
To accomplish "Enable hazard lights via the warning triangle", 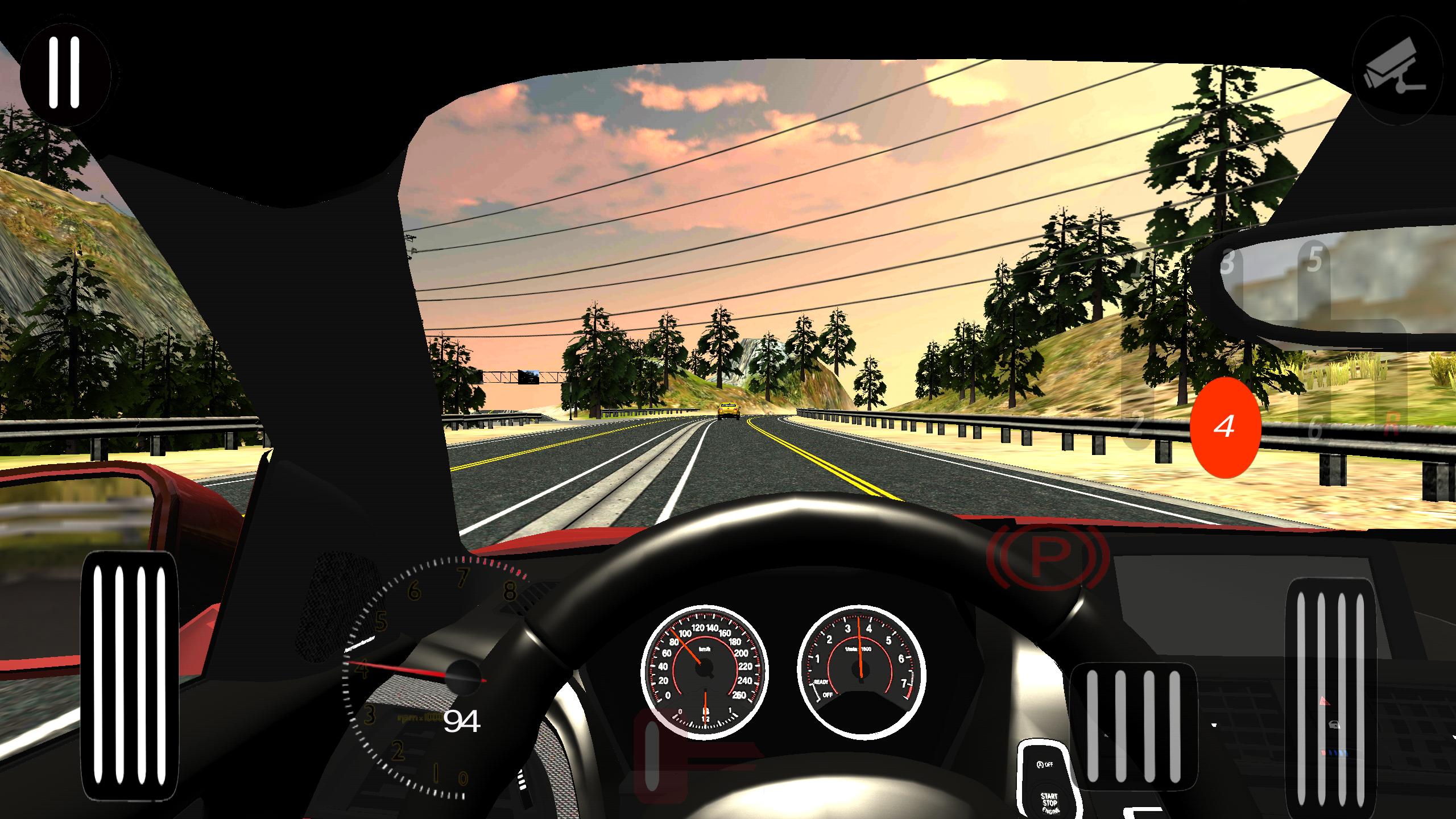I will [x=1325, y=701].
